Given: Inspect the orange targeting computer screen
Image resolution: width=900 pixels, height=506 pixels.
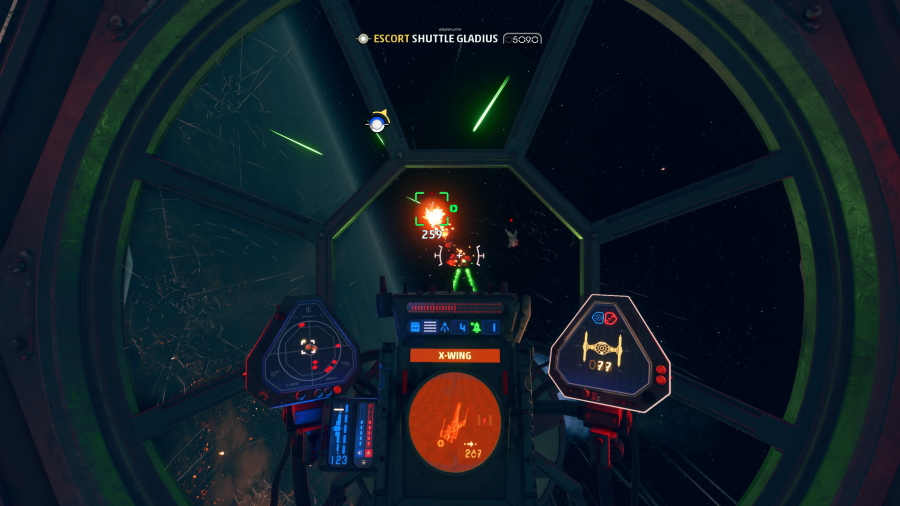Looking at the screenshot, I should (454, 422).
